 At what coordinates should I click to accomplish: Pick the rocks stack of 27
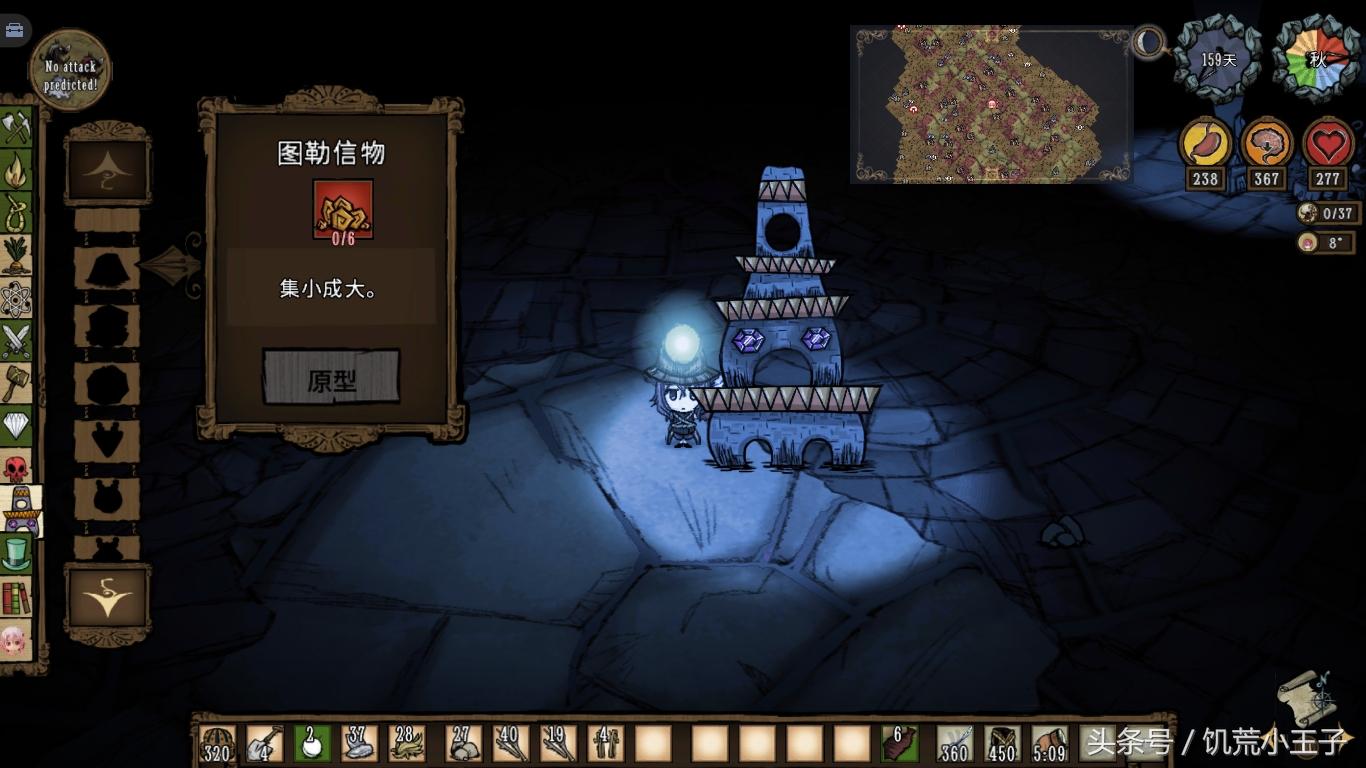tap(462, 743)
